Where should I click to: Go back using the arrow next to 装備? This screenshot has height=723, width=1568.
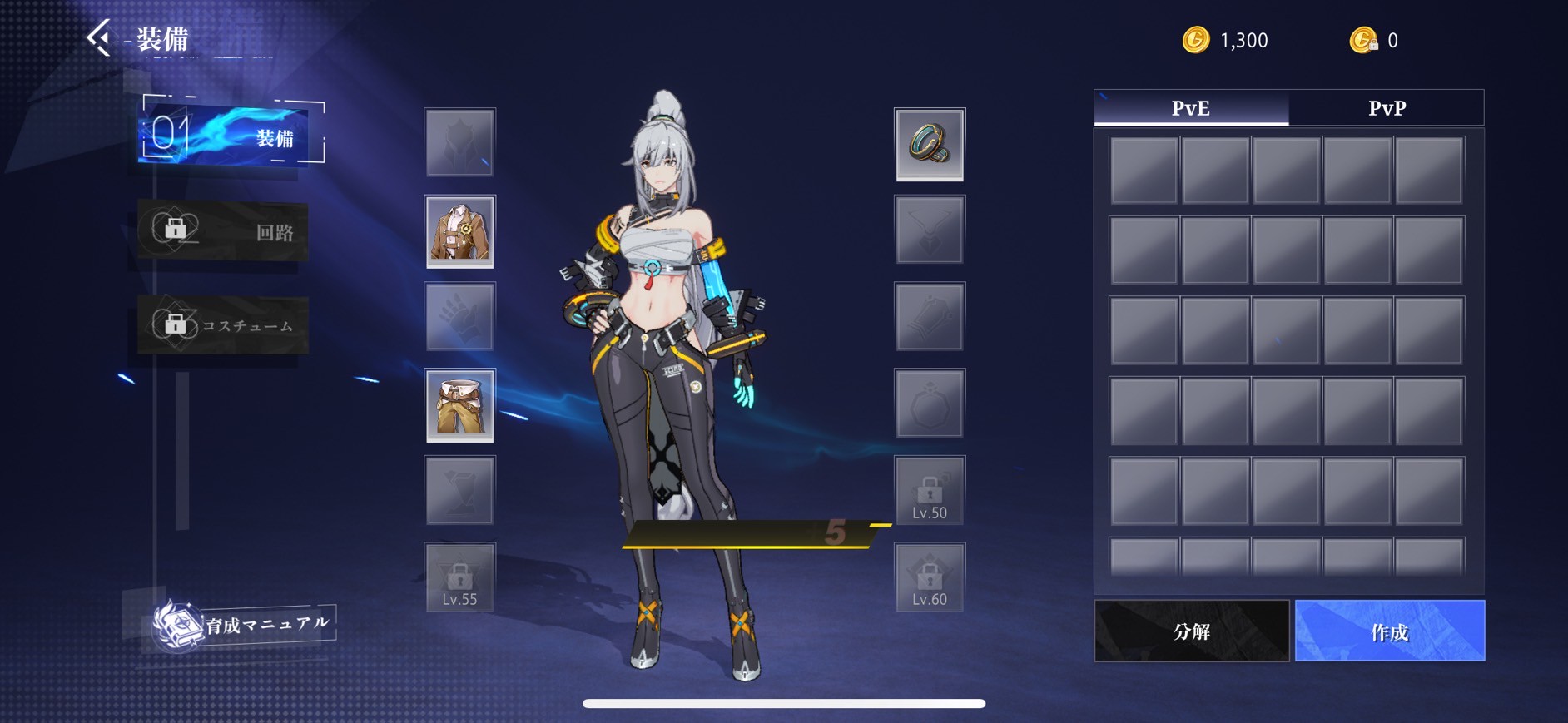pyautogui.click(x=99, y=38)
